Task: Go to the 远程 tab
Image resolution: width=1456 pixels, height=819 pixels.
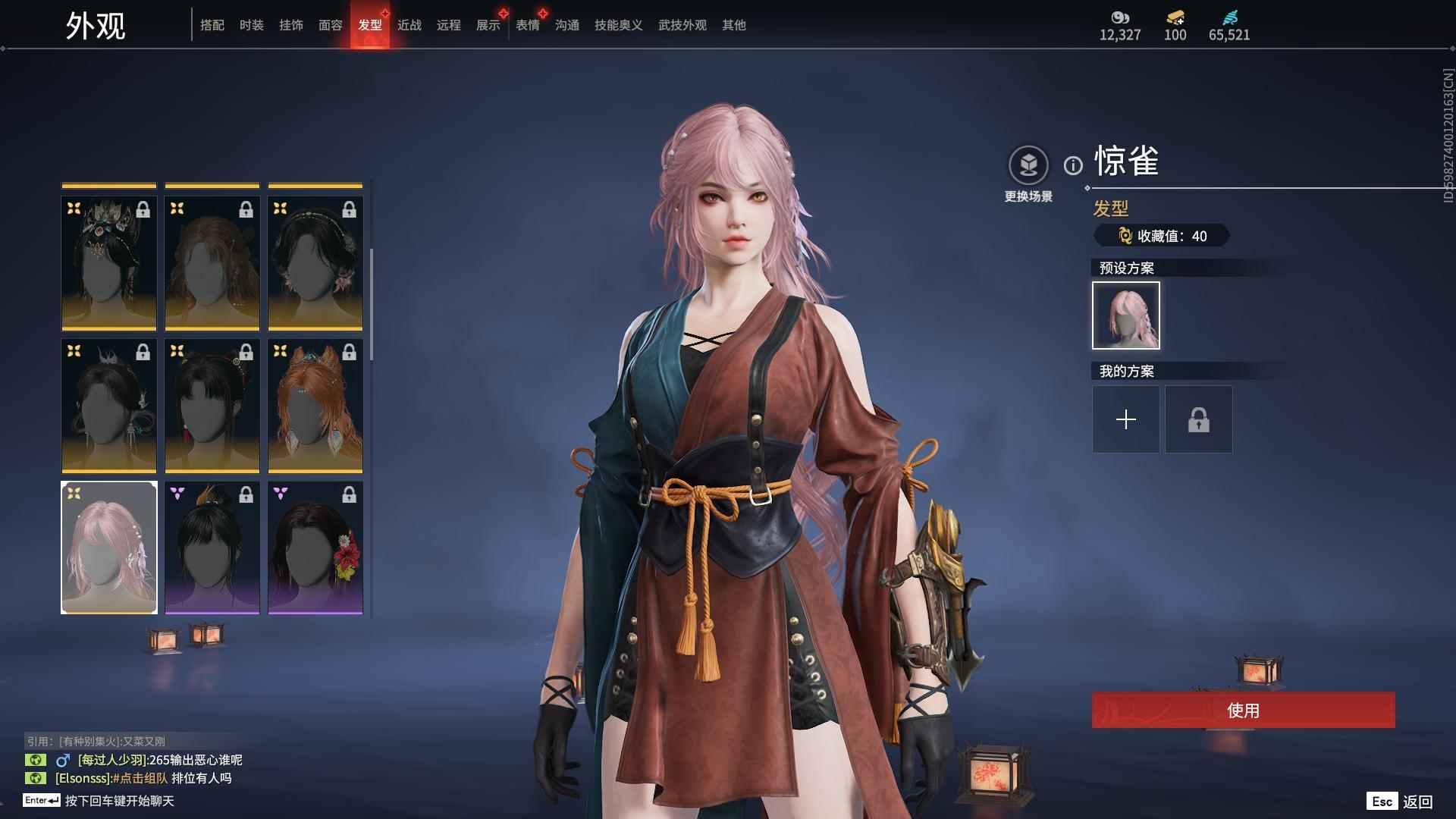Action: (x=448, y=25)
